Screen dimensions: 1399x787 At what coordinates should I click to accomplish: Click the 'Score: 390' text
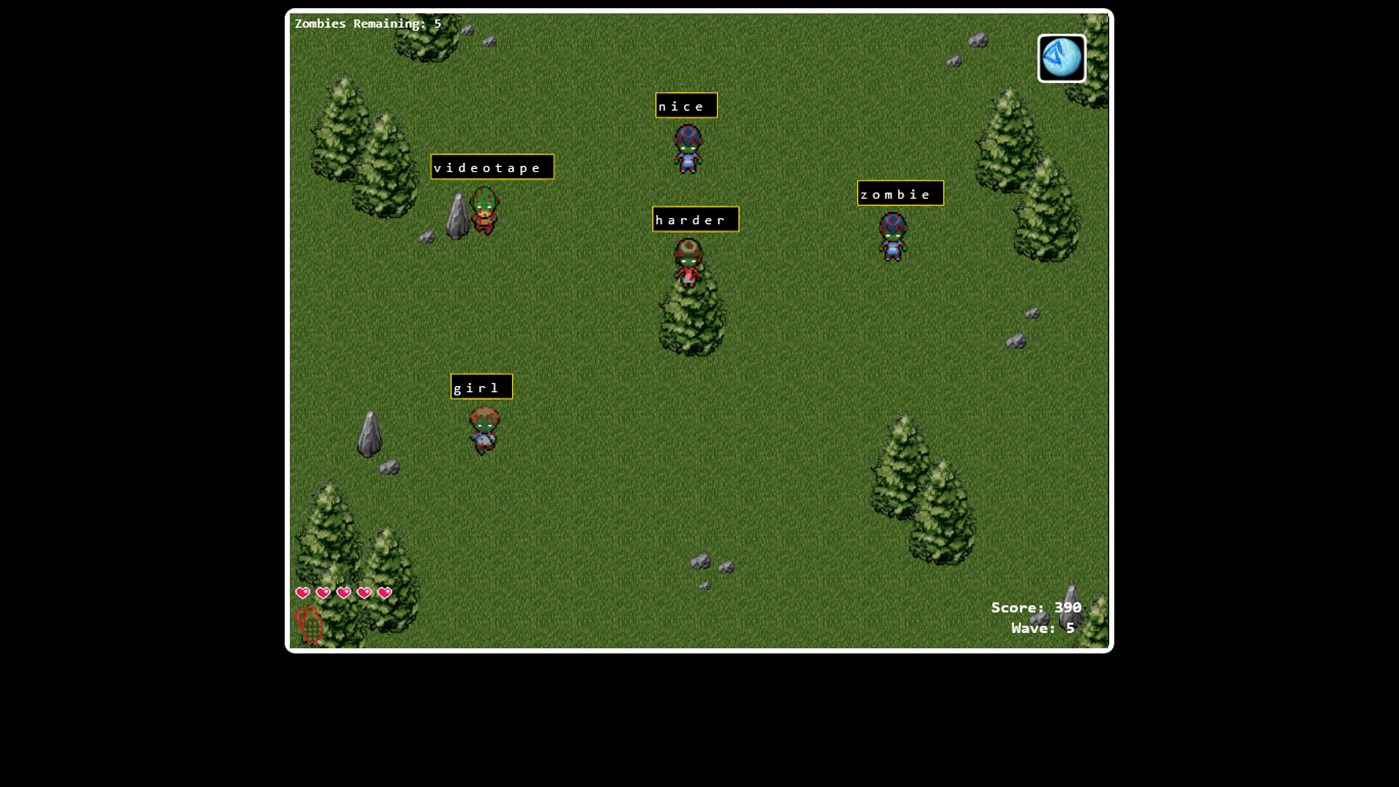[1036, 607]
